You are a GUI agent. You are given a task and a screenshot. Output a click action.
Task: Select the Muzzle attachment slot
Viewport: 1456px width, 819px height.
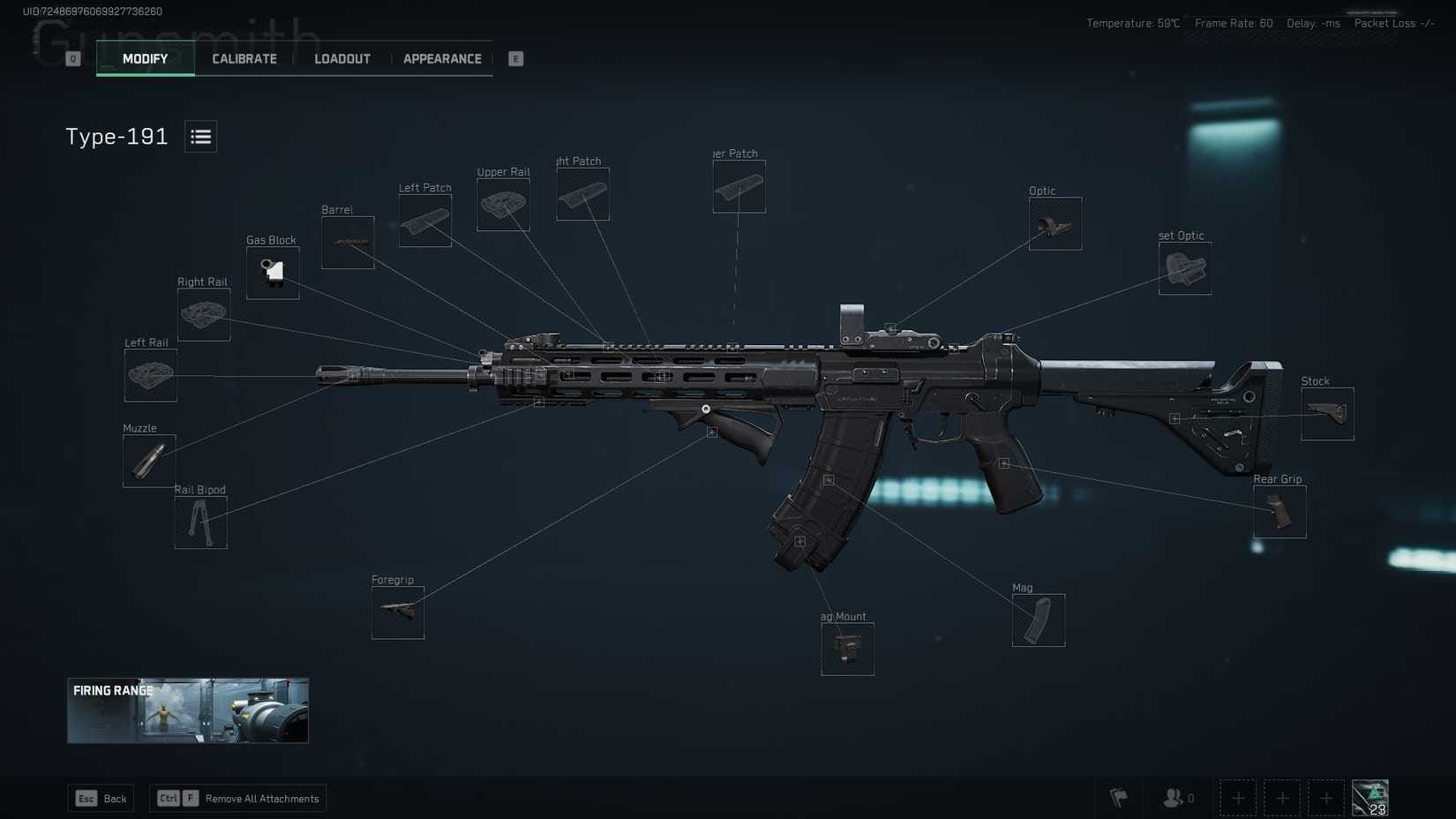pyautogui.click(x=149, y=461)
